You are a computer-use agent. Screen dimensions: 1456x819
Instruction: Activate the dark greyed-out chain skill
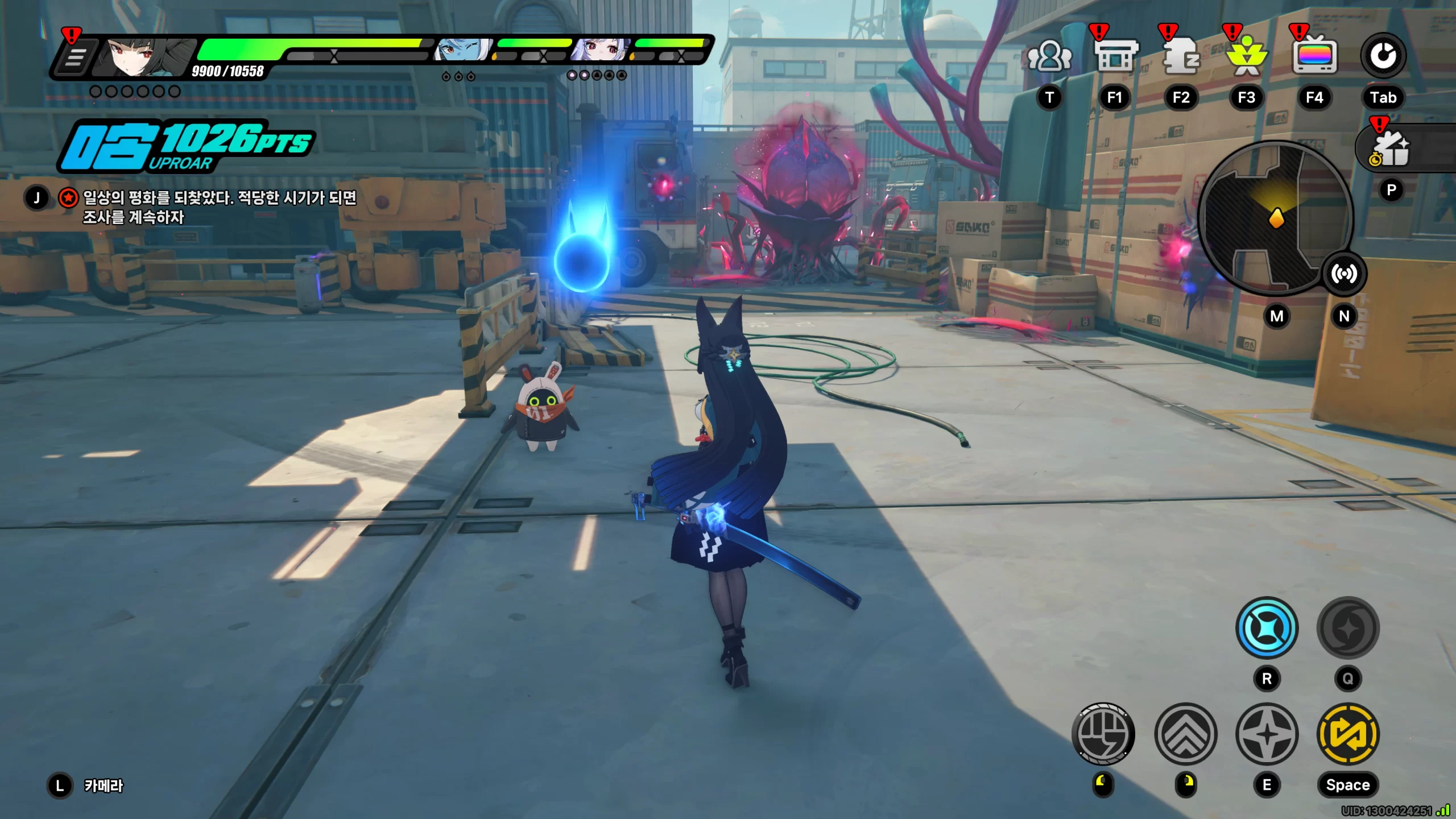point(1348,628)
